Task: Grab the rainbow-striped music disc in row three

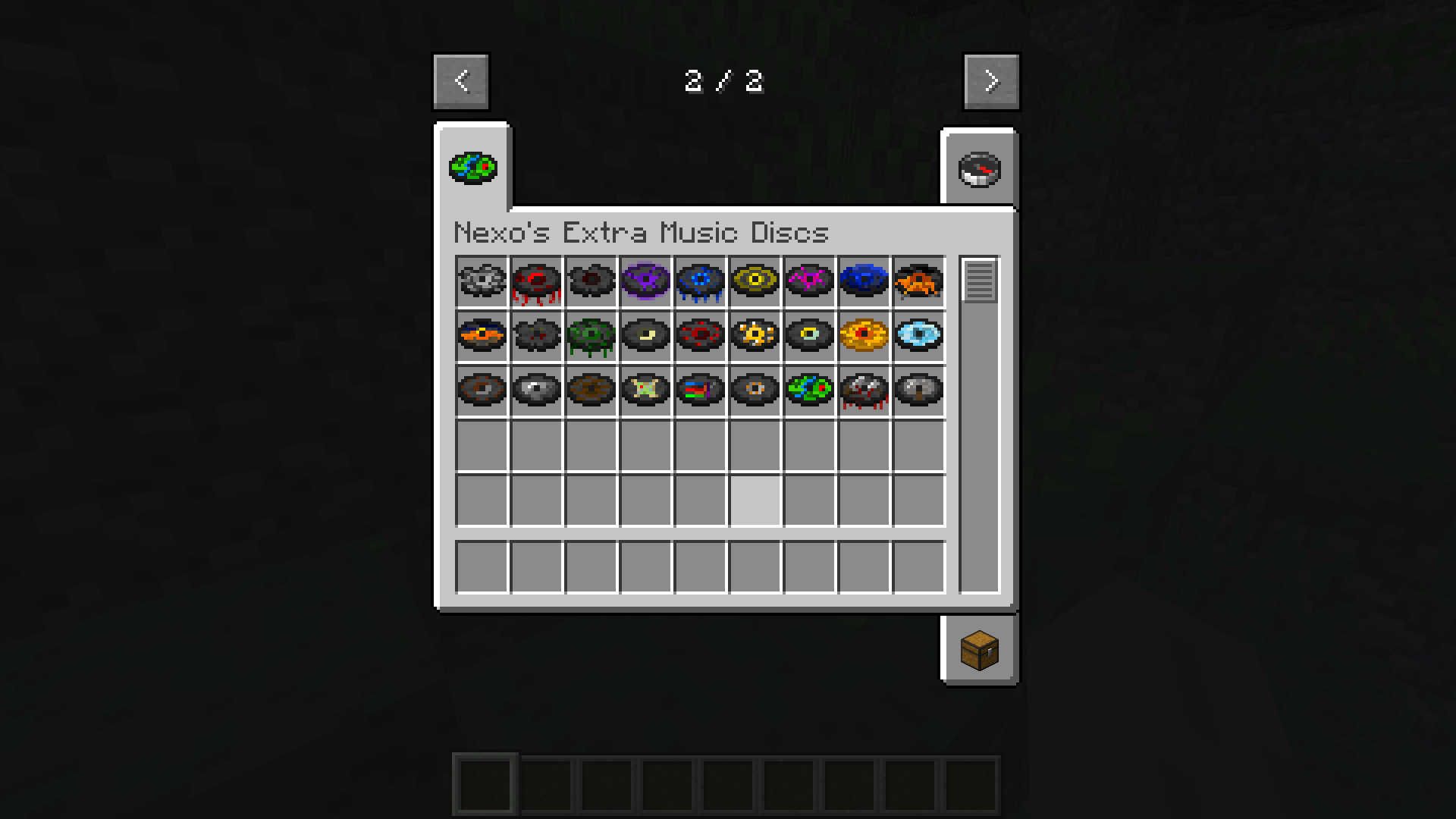Action: pyautogui.click(x=700, y=391)
